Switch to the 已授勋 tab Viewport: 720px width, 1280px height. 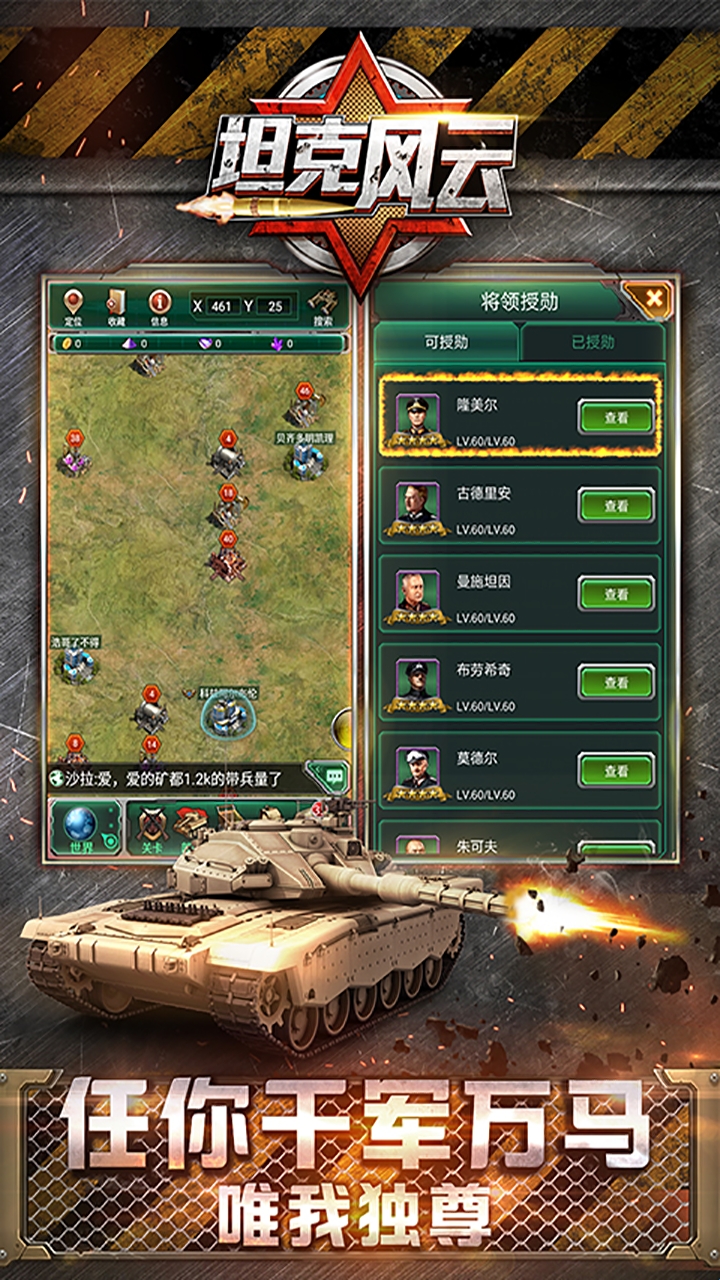click(593, 342)
